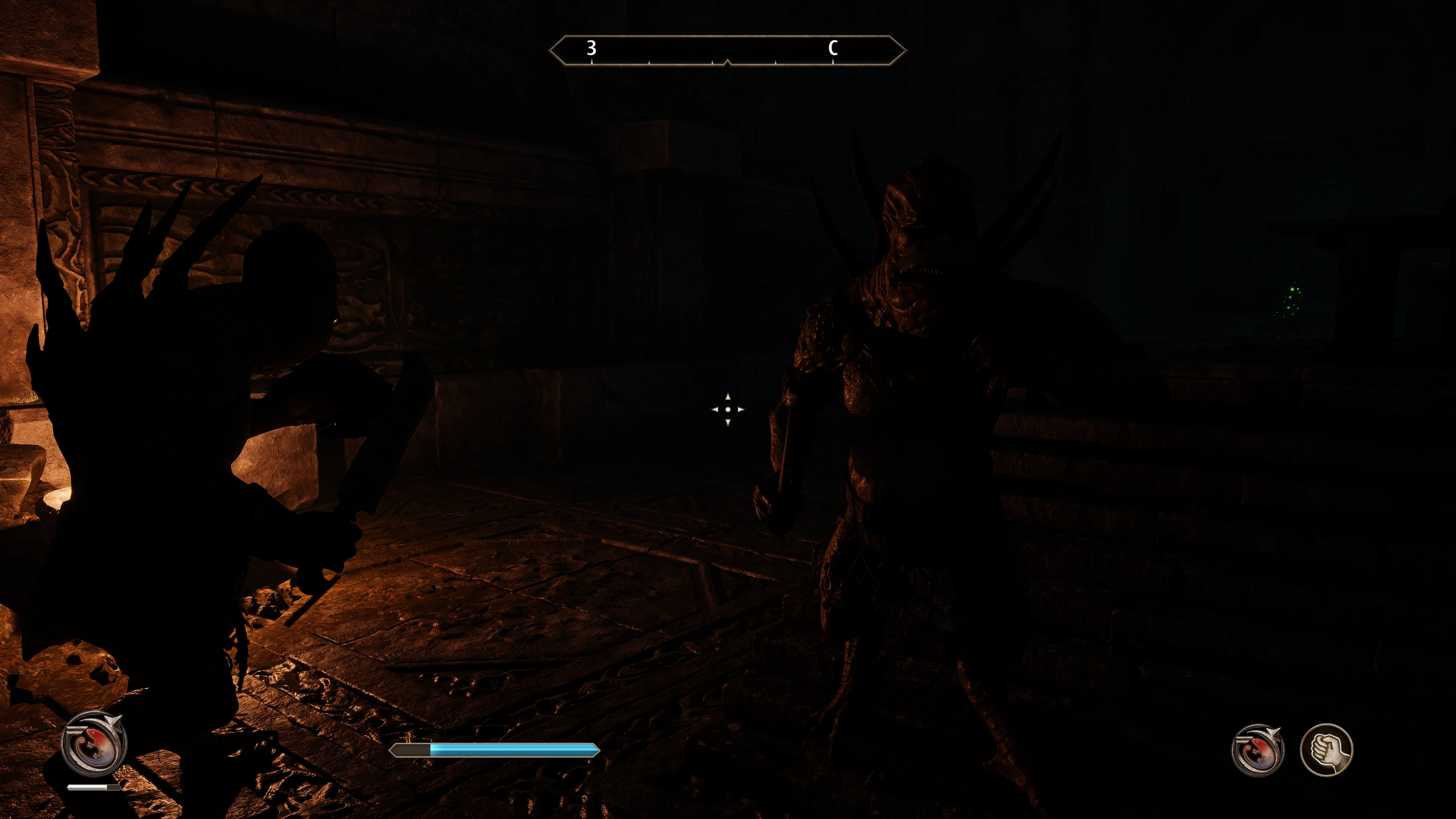
Task: Click the chameleon icon beside the fist icon
Action: [x=1258, y=750]
